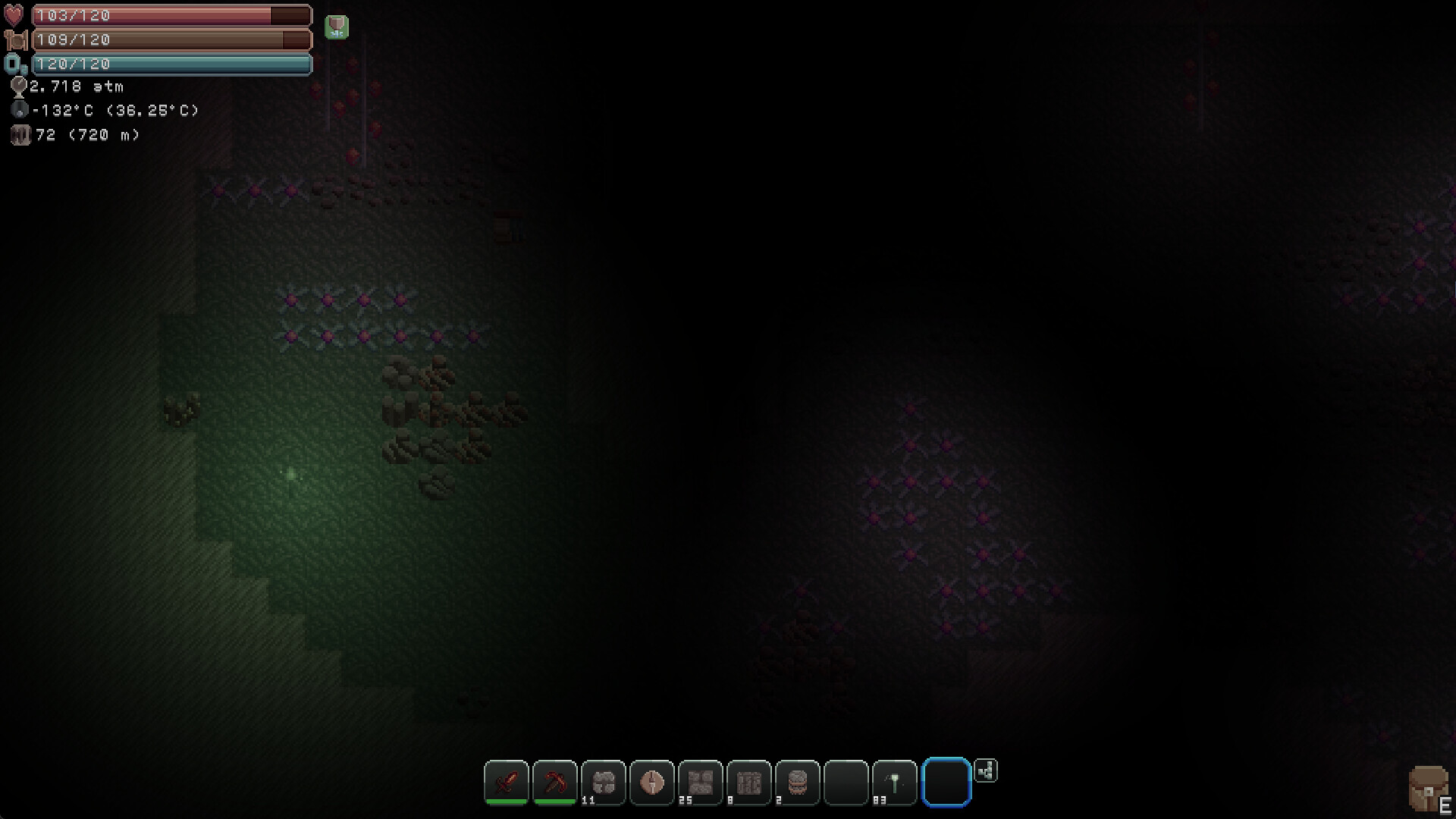
Task: Click the heart icon beside the health bar
Action: [14, 14]
